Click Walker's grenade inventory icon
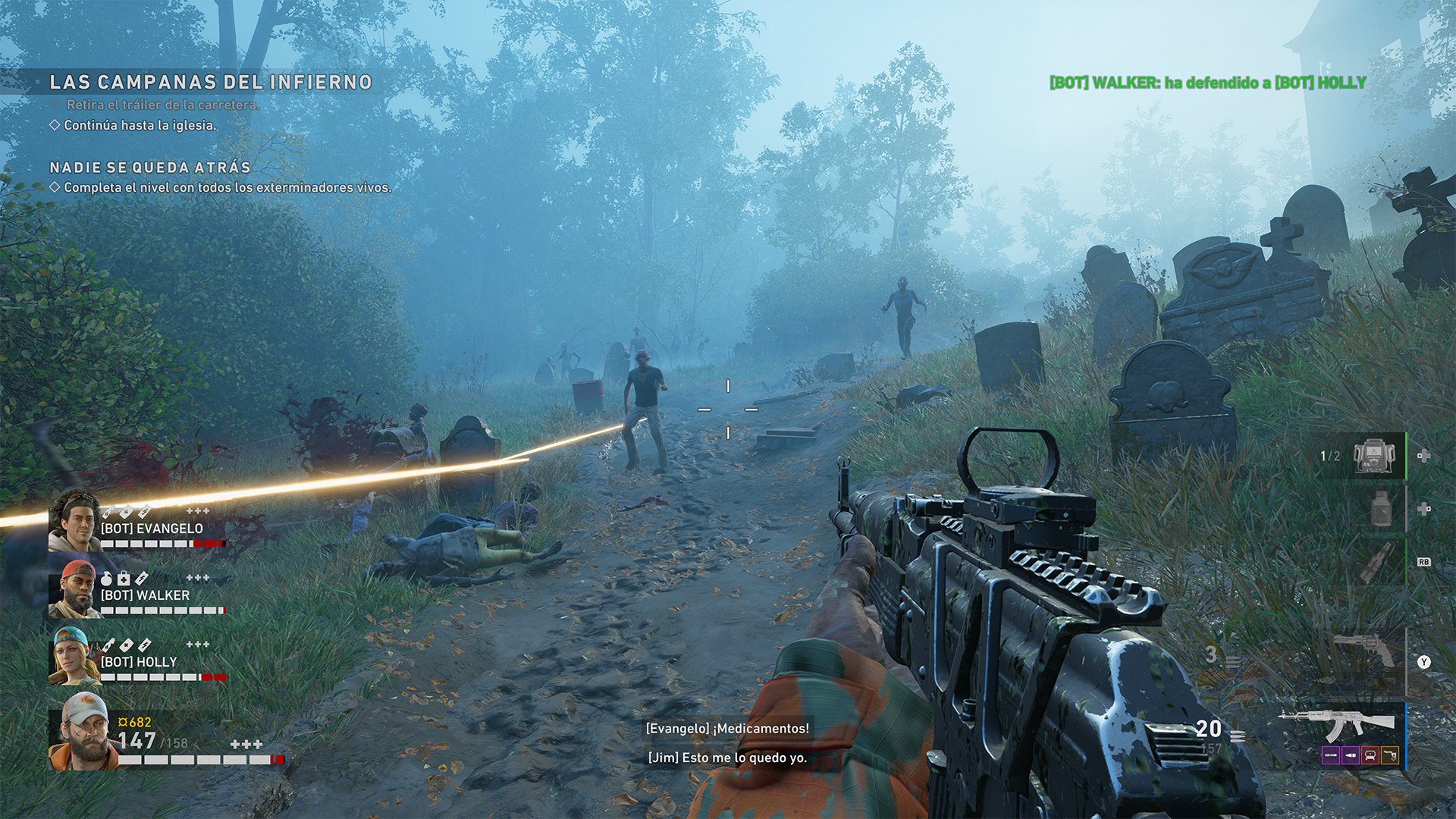 (106, 579)
